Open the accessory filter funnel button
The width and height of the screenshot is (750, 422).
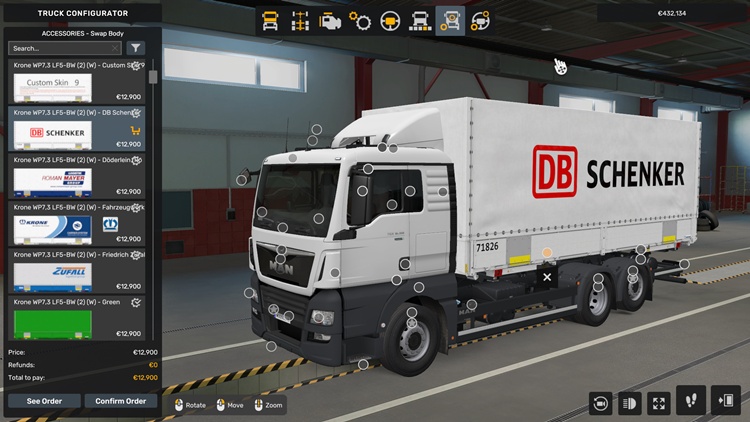(x=136, y=48)
